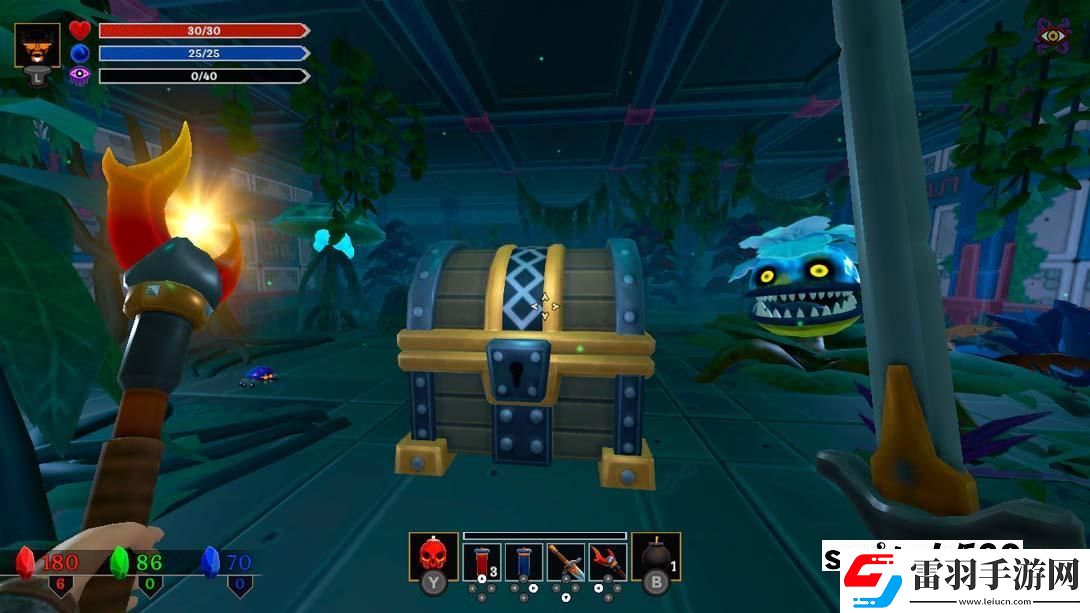
Task: Activate the red skull ability
Action: tap(433, 555)
